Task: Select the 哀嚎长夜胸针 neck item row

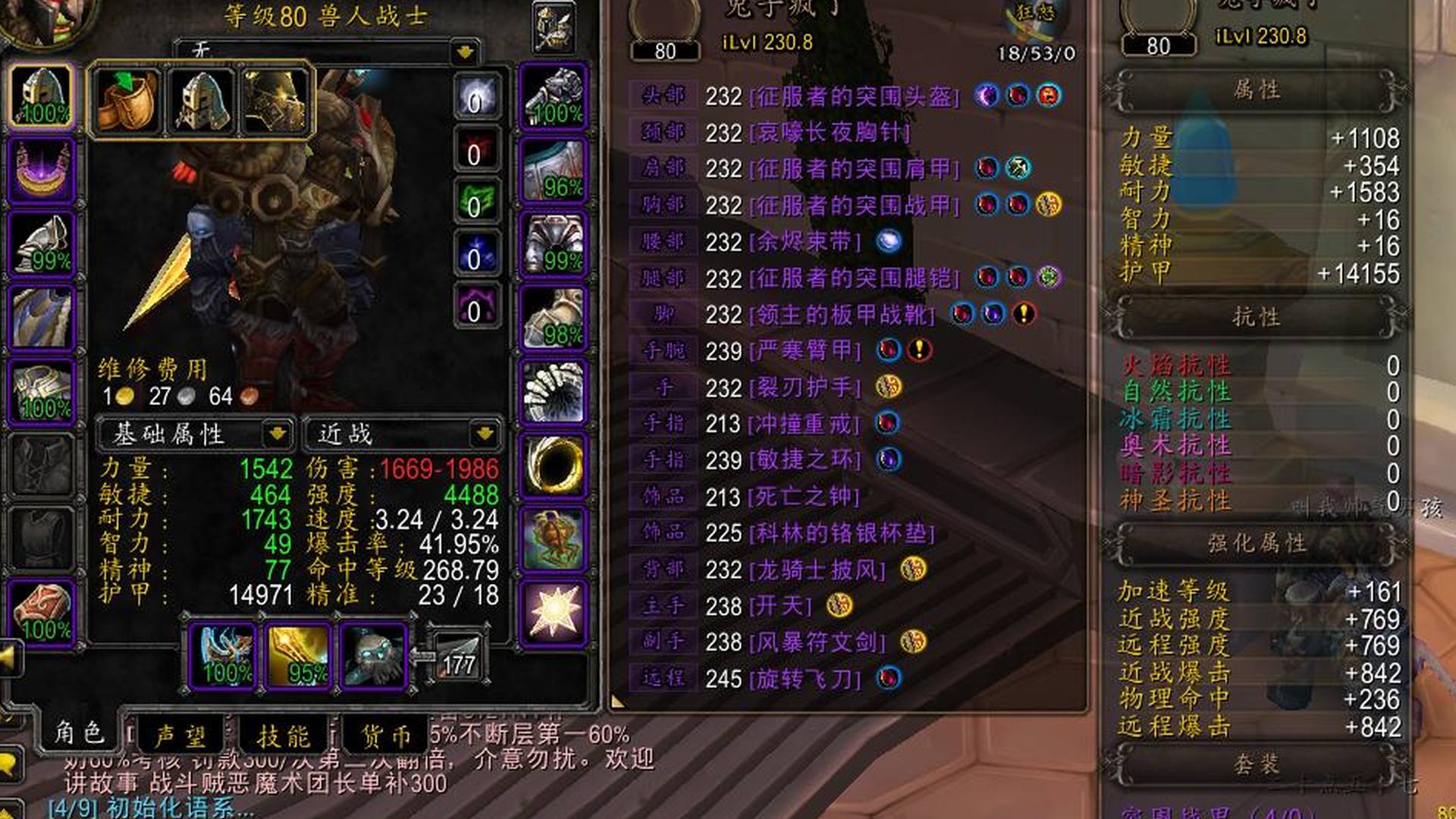Action: point(829,133)
